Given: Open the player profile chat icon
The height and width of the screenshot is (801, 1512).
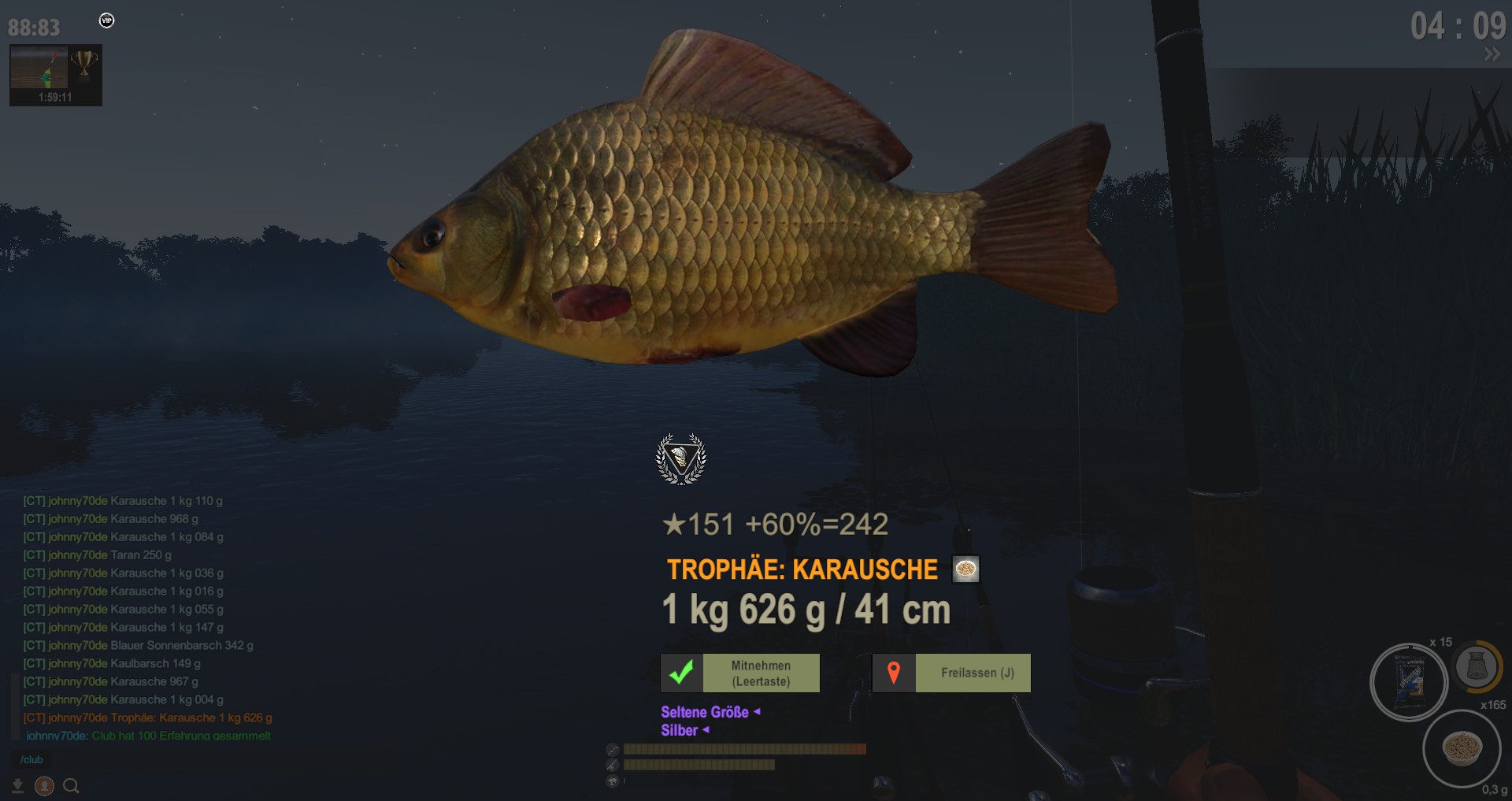Looking at the screenshot, I should click(x=44, y=785).
